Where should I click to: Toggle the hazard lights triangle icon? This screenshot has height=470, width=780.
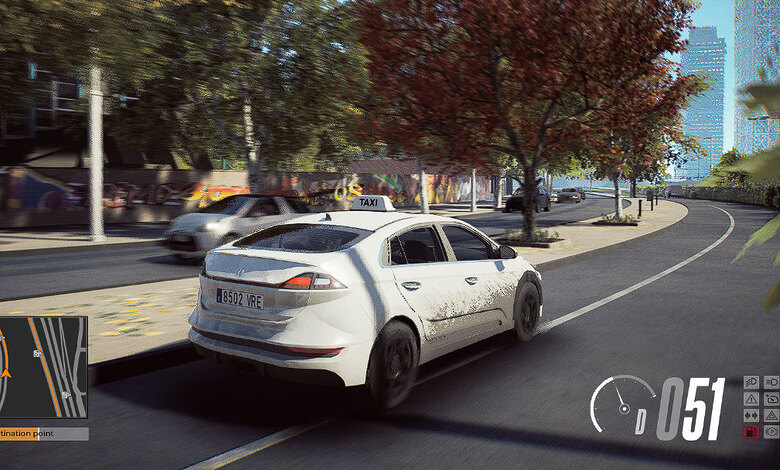771,415
